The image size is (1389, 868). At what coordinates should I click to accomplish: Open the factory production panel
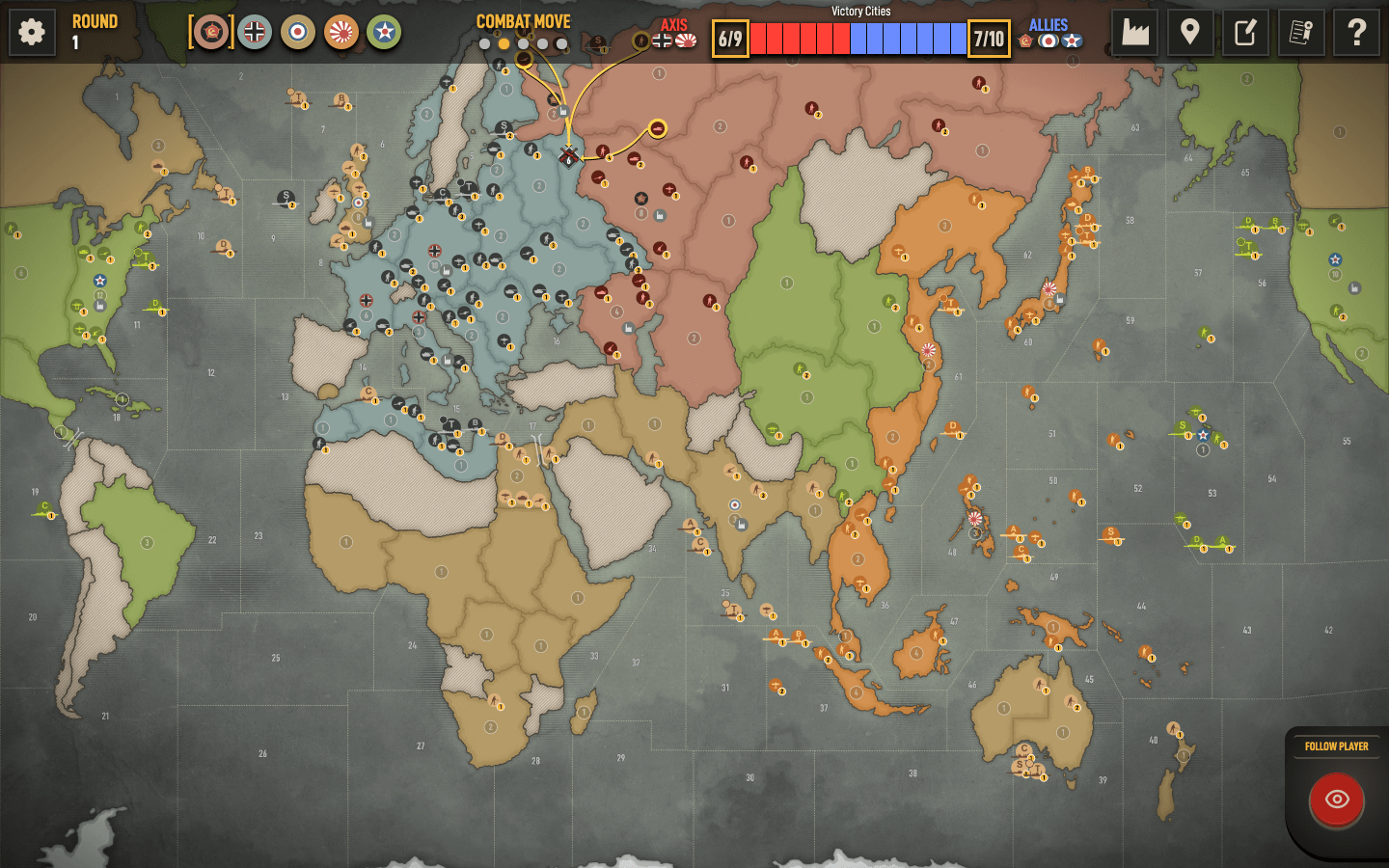coord(1135,33)
